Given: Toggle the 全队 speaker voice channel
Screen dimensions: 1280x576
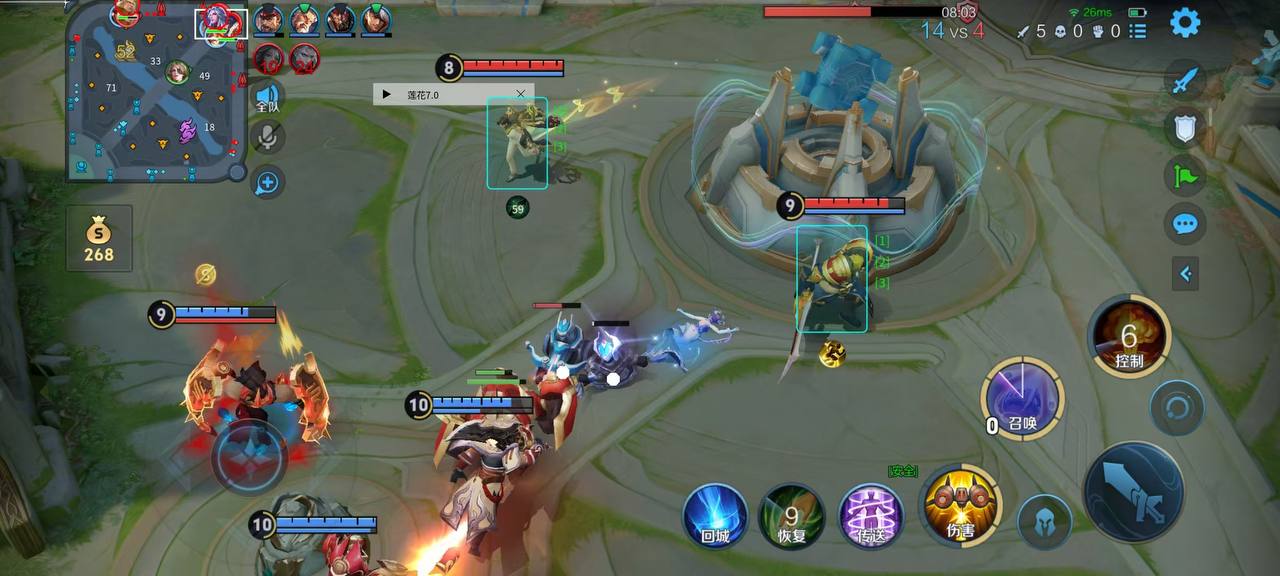Looking at the screenshot, I should [x=267, y=94].
